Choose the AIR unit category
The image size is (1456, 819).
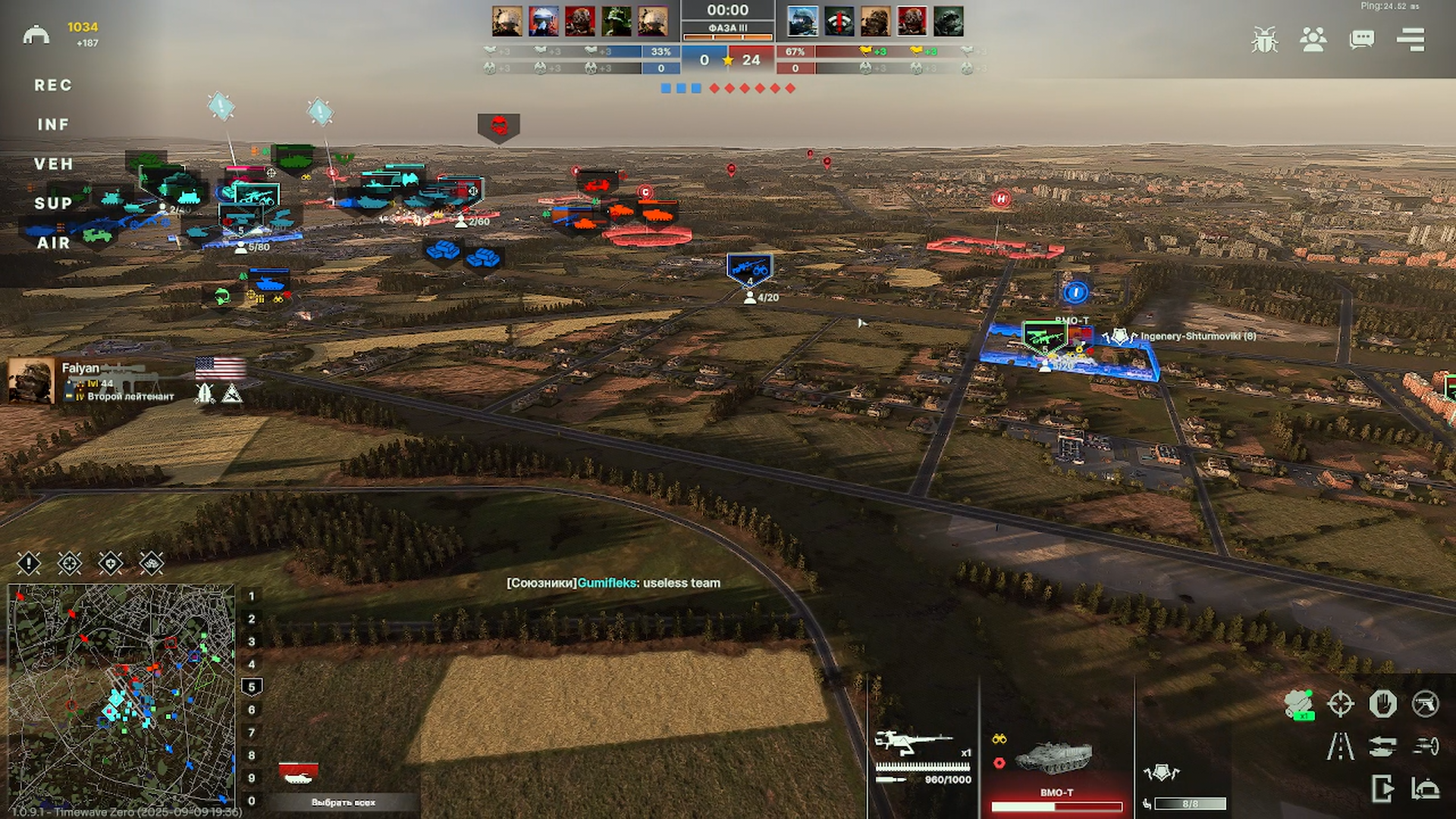click(53, 243)
